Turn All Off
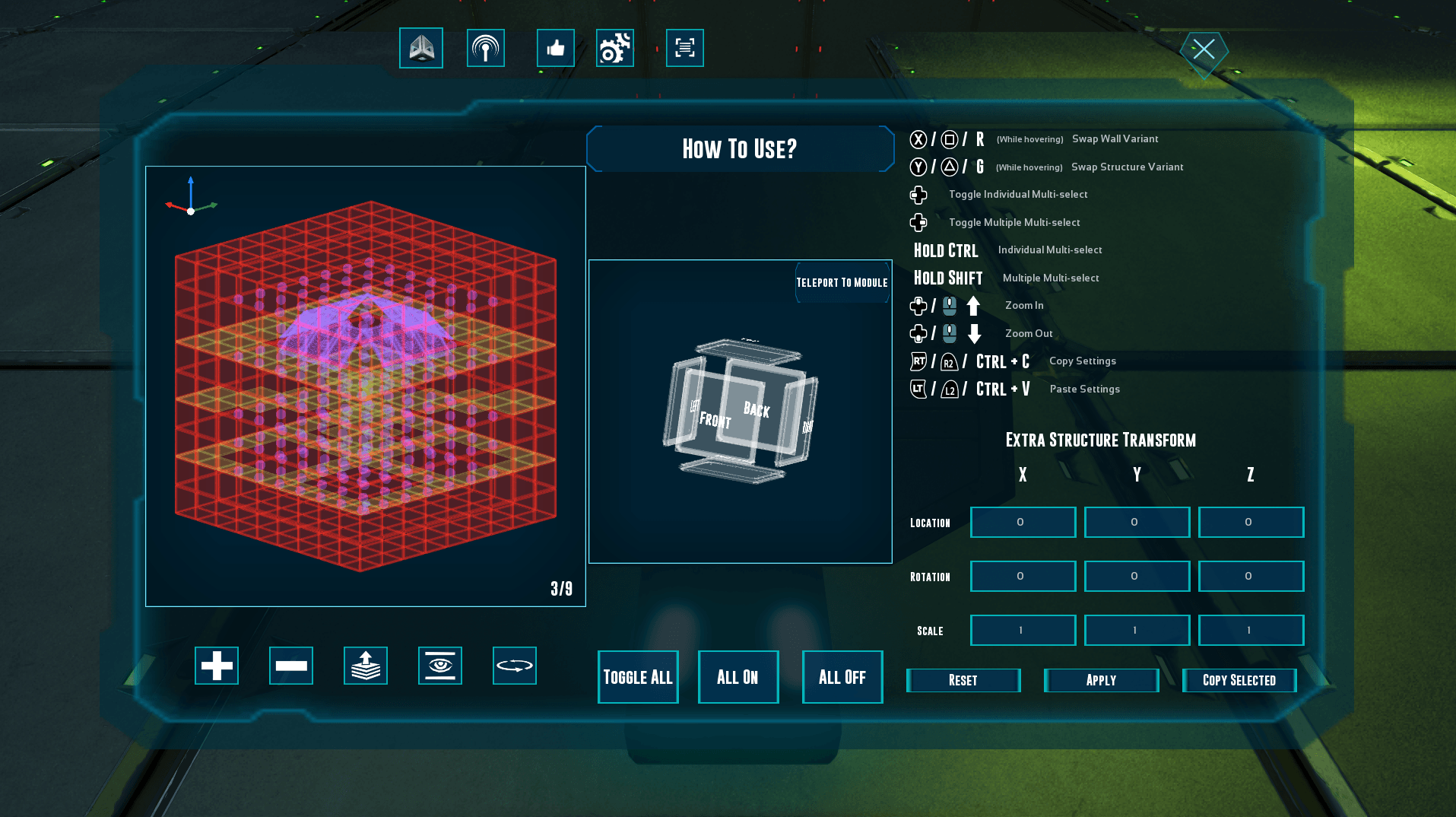This screenshot has height=817, width=1456. click(x=842, y=677)
